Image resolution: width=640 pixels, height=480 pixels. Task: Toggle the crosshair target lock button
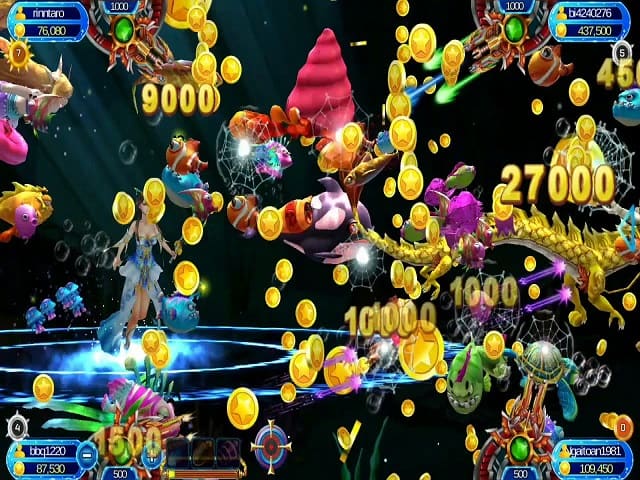click(270, 441)
